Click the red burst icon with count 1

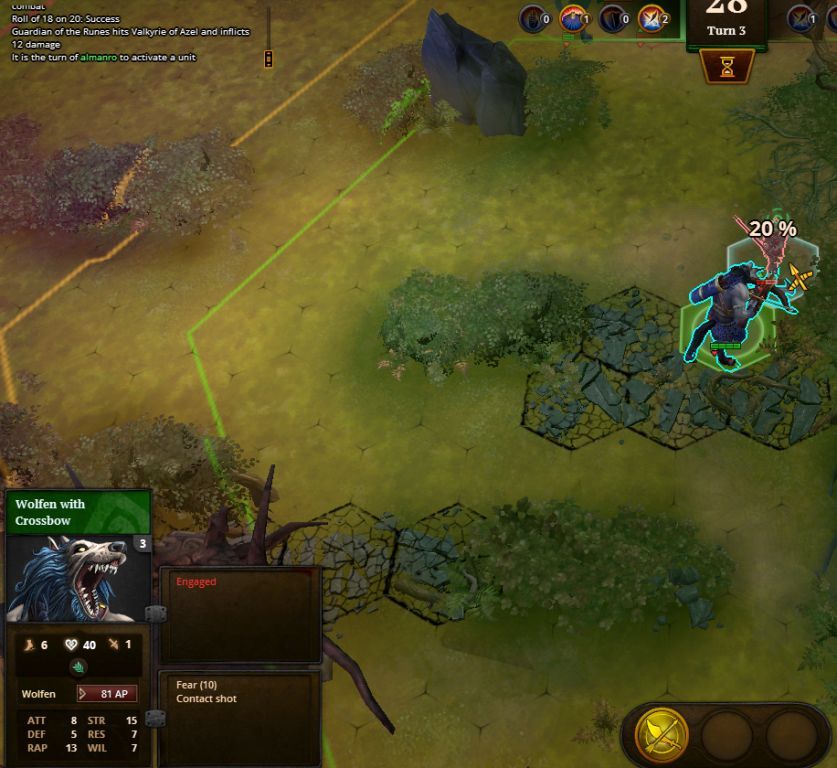574,18
